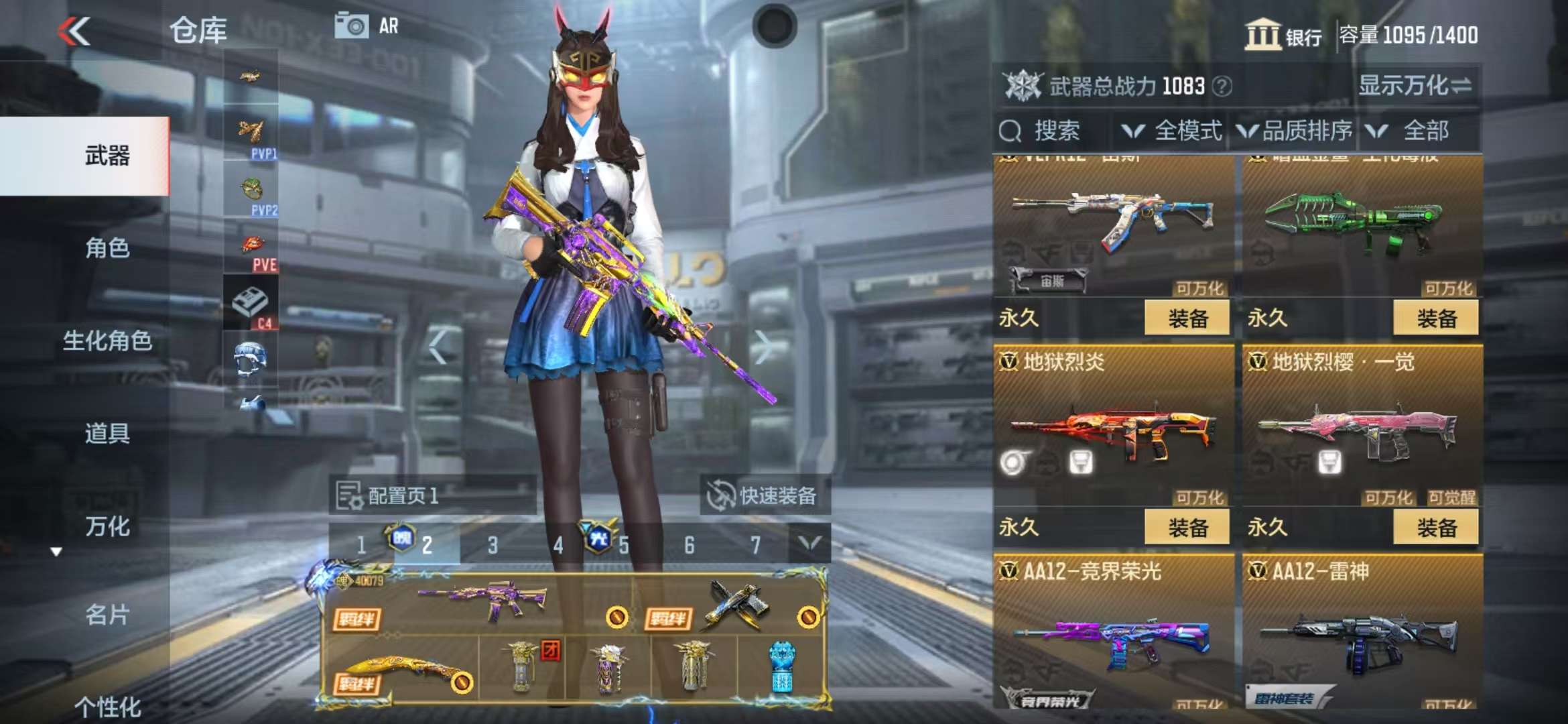This screenshot has height=724, width=1568.
Task: Switch to loadout slot 3
Action: pyautogui.click(x=493, y=545)
